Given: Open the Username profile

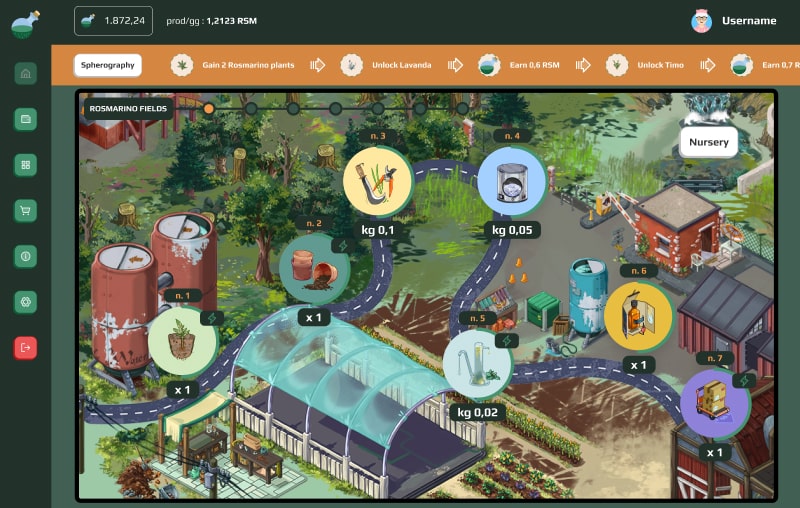Looking at the screenshot, I should click(x=733, y=21).
